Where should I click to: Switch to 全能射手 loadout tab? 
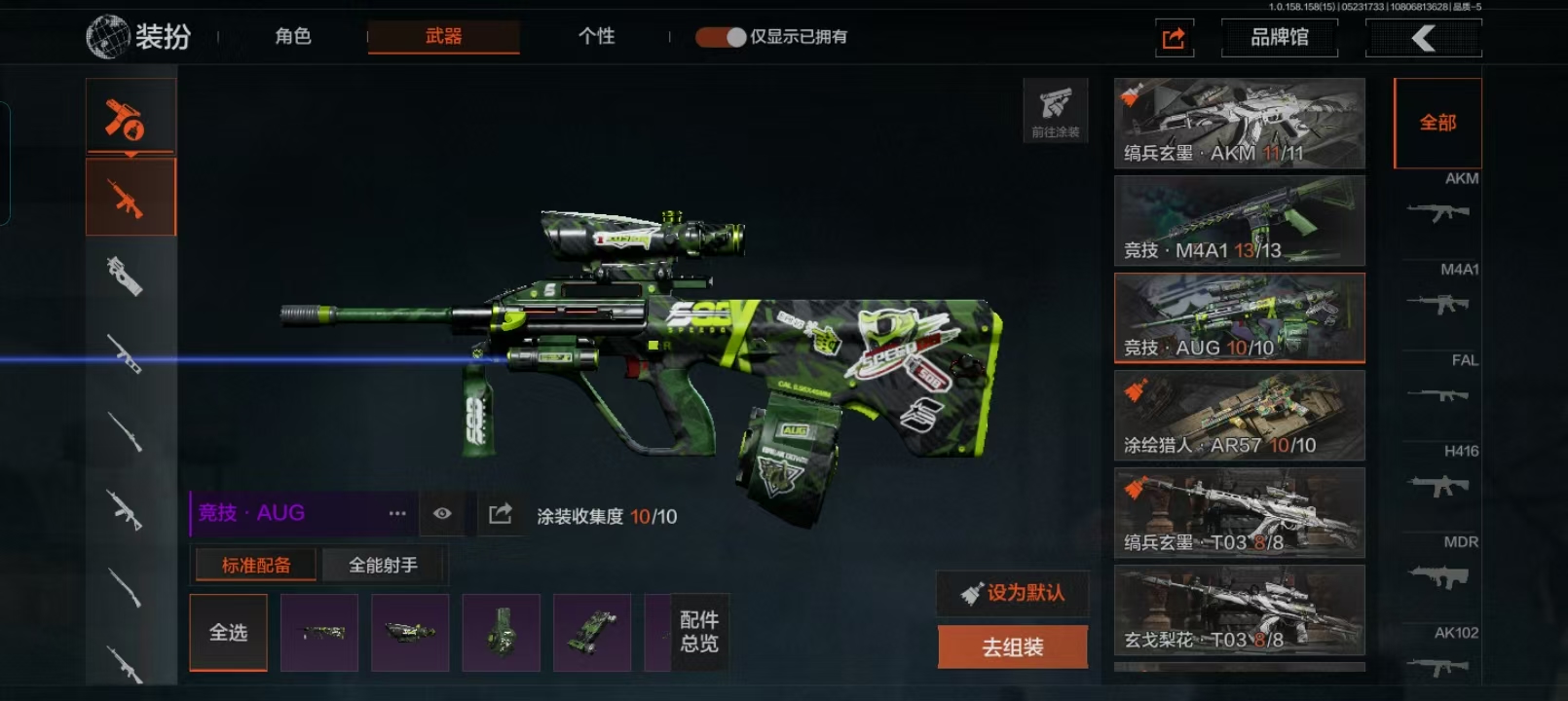coord(383,565)
